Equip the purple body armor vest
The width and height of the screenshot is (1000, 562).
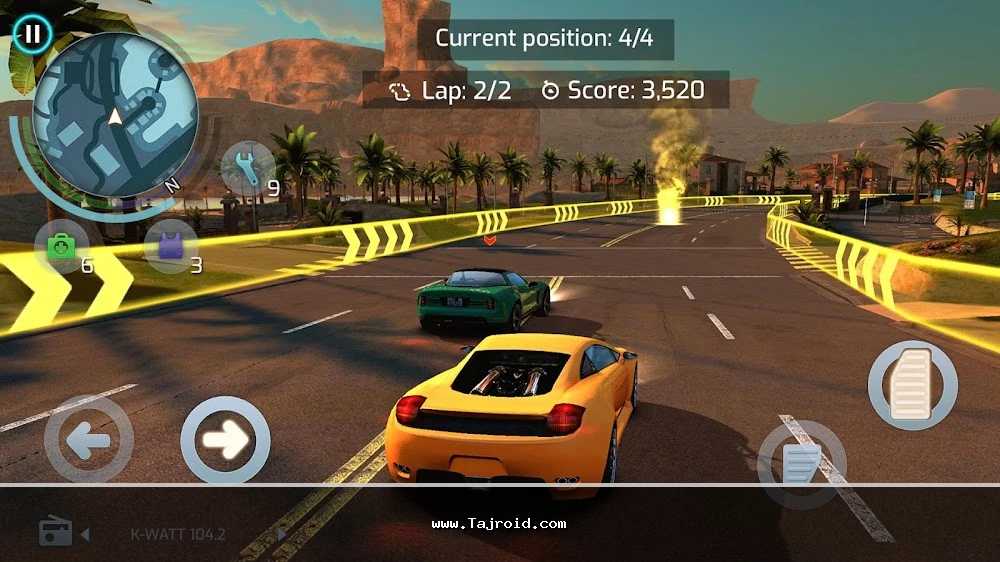coord(170,246)
